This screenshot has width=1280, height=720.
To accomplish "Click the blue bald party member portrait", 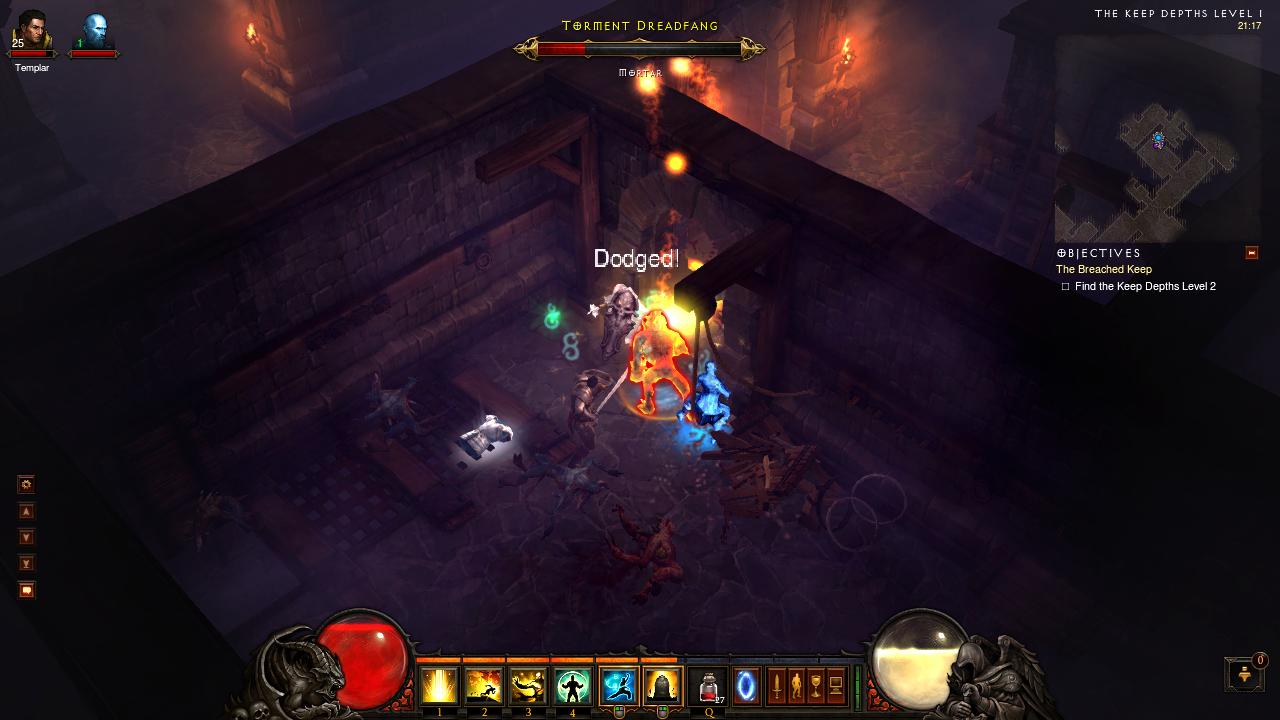I will pos(95,32).
